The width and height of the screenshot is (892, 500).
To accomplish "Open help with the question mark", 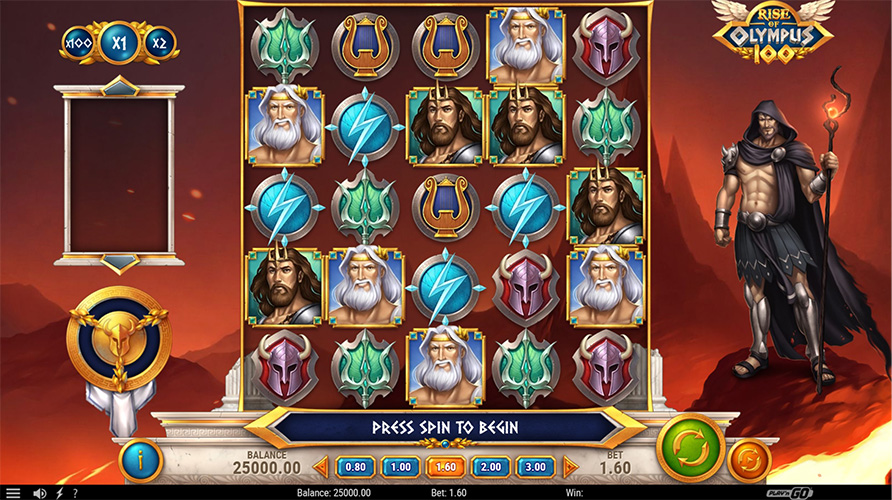I will pos(75,493).
